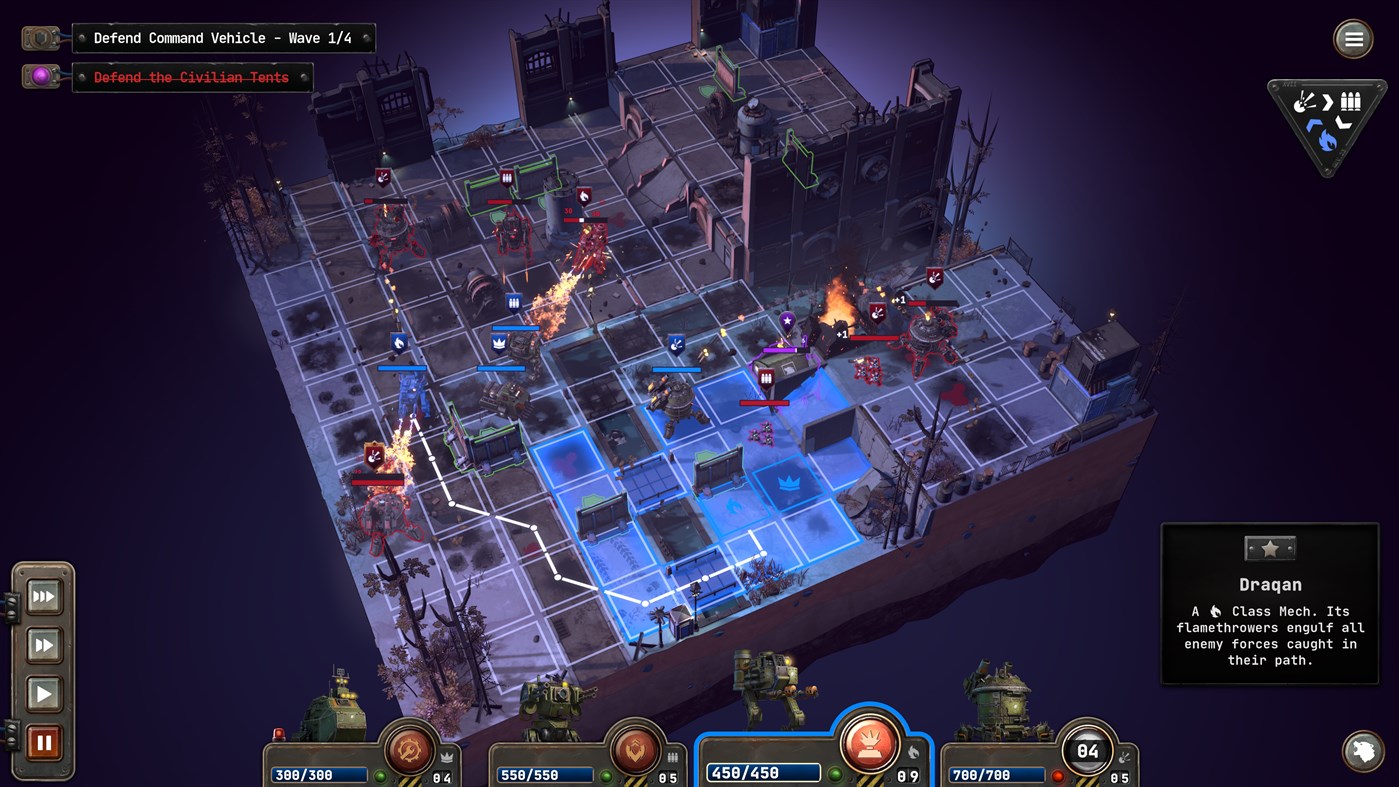The image size is (1399, 787).
Task: Click the purple star marker above the enemy unit
Action: [x=787, y=321]
